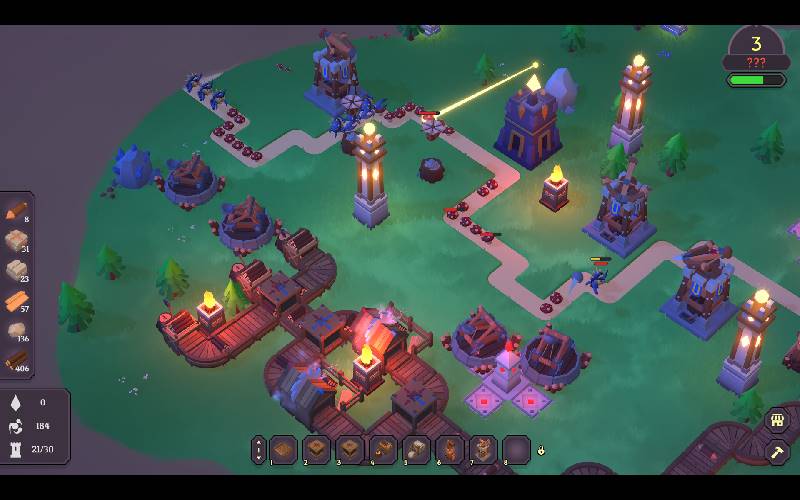Select hotbar slot 1 flat wooden tile
Viewport: 800px width, 500px height.
[x=283, y=450]
